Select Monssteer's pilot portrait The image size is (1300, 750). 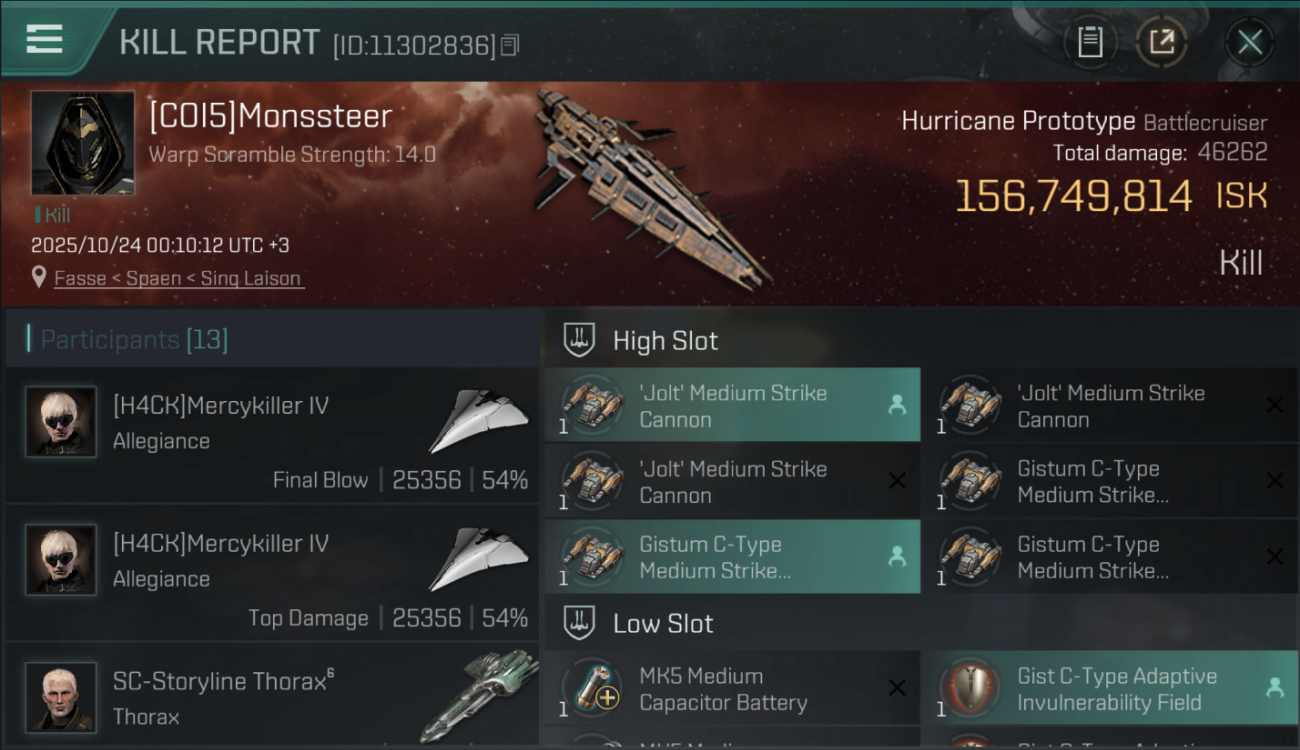[82, 143]
